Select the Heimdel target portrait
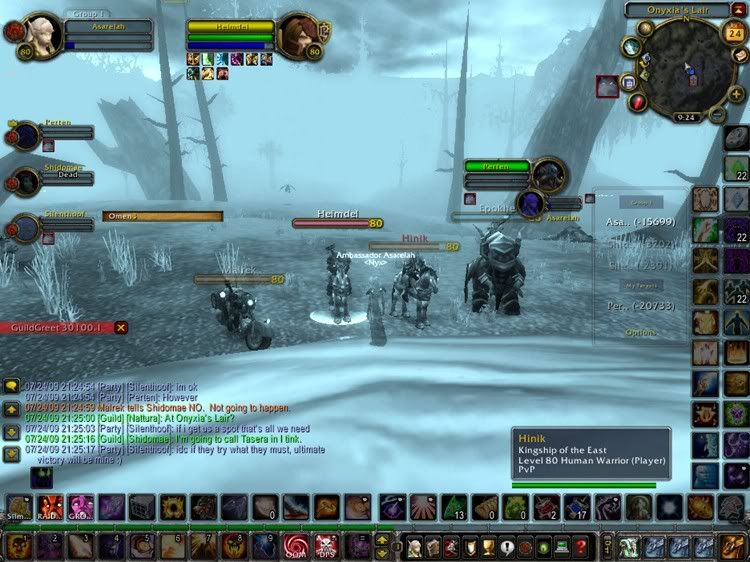Viewport: 750px width, 562px height. tap(299, 35)
